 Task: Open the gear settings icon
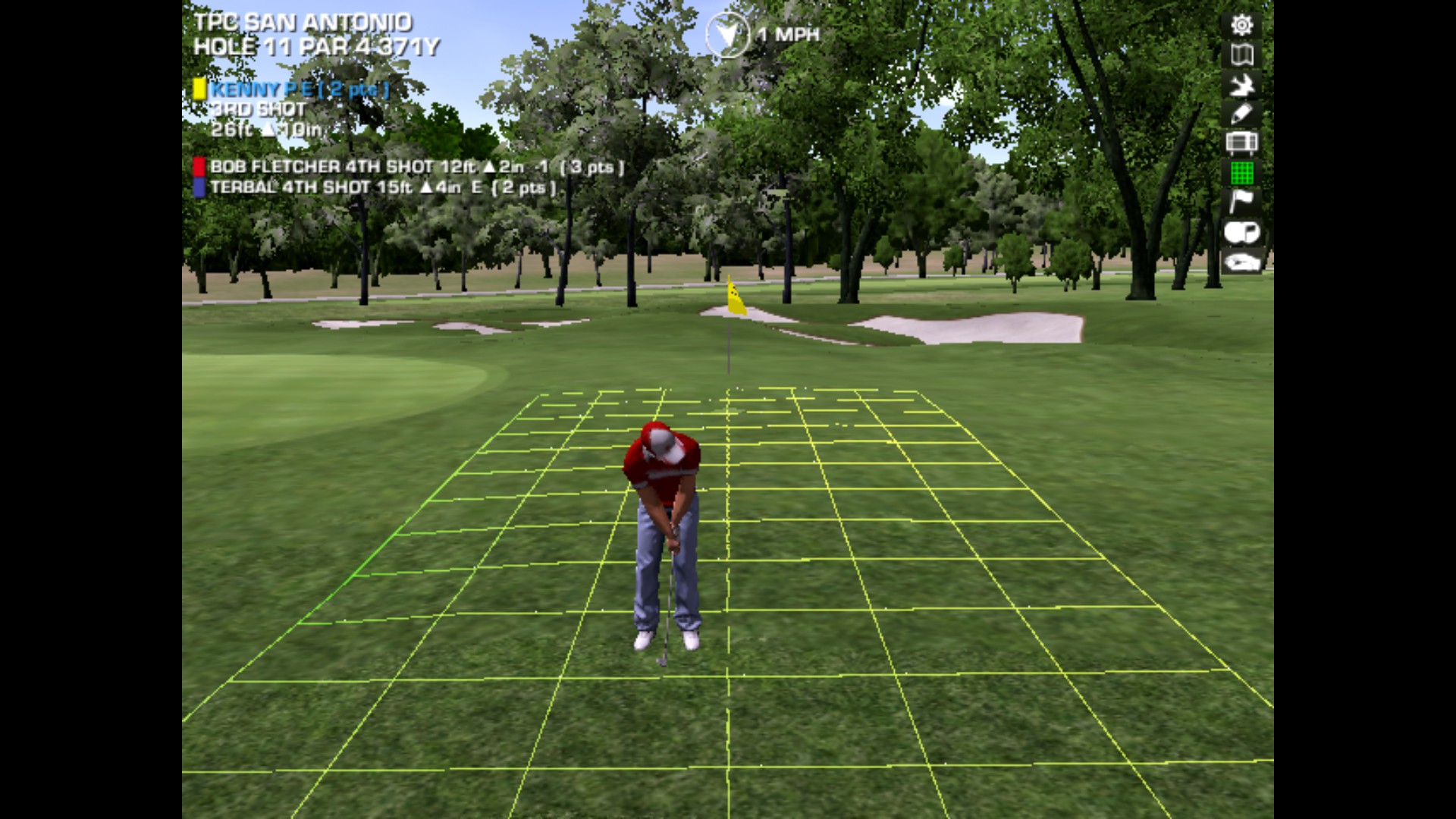click(x=1241, y=26)
